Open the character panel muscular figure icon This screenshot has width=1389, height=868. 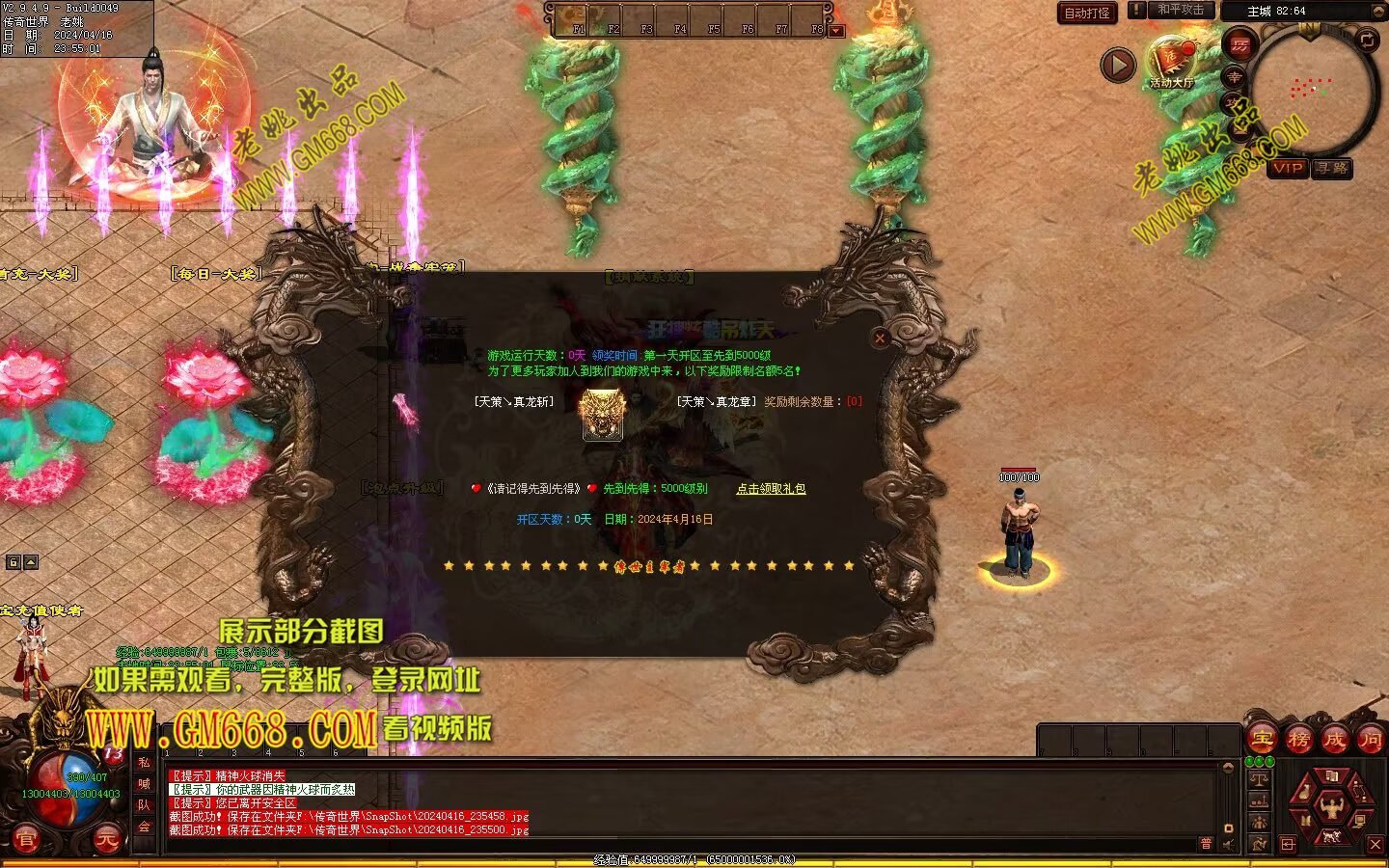pyautogui.click(x=1331, y=805)
